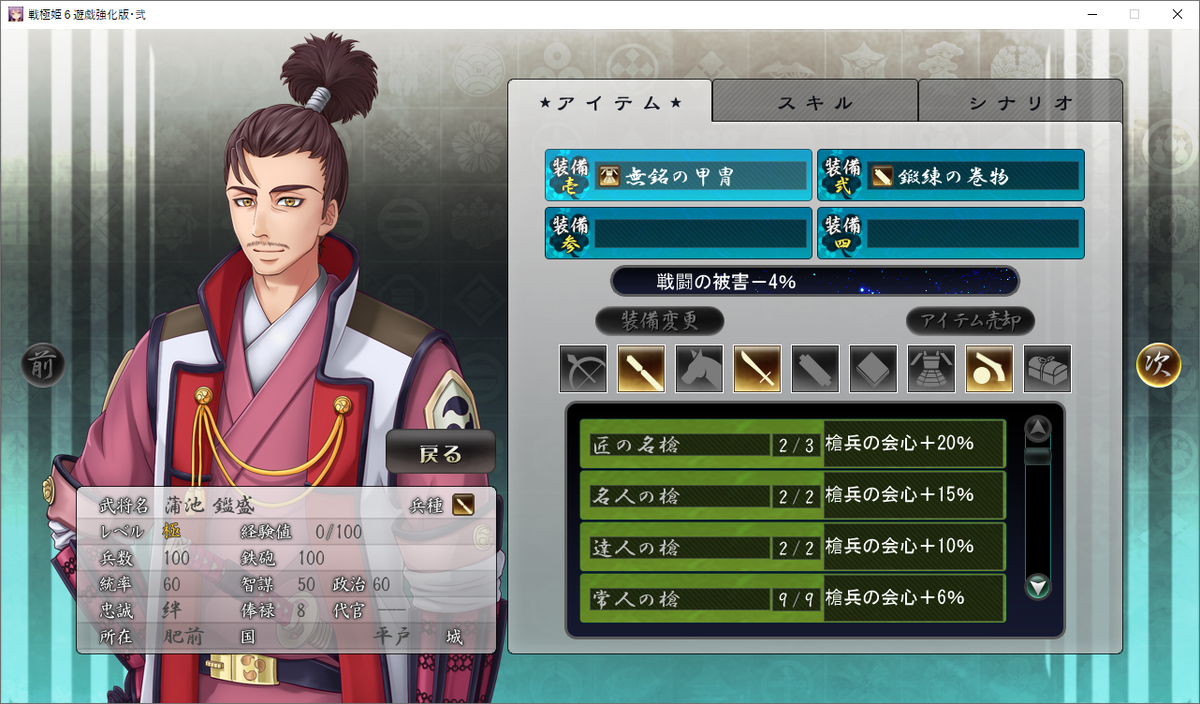Filter items by the horse icon
Screen dimensions: 1200x704
[x=700, y=369]
